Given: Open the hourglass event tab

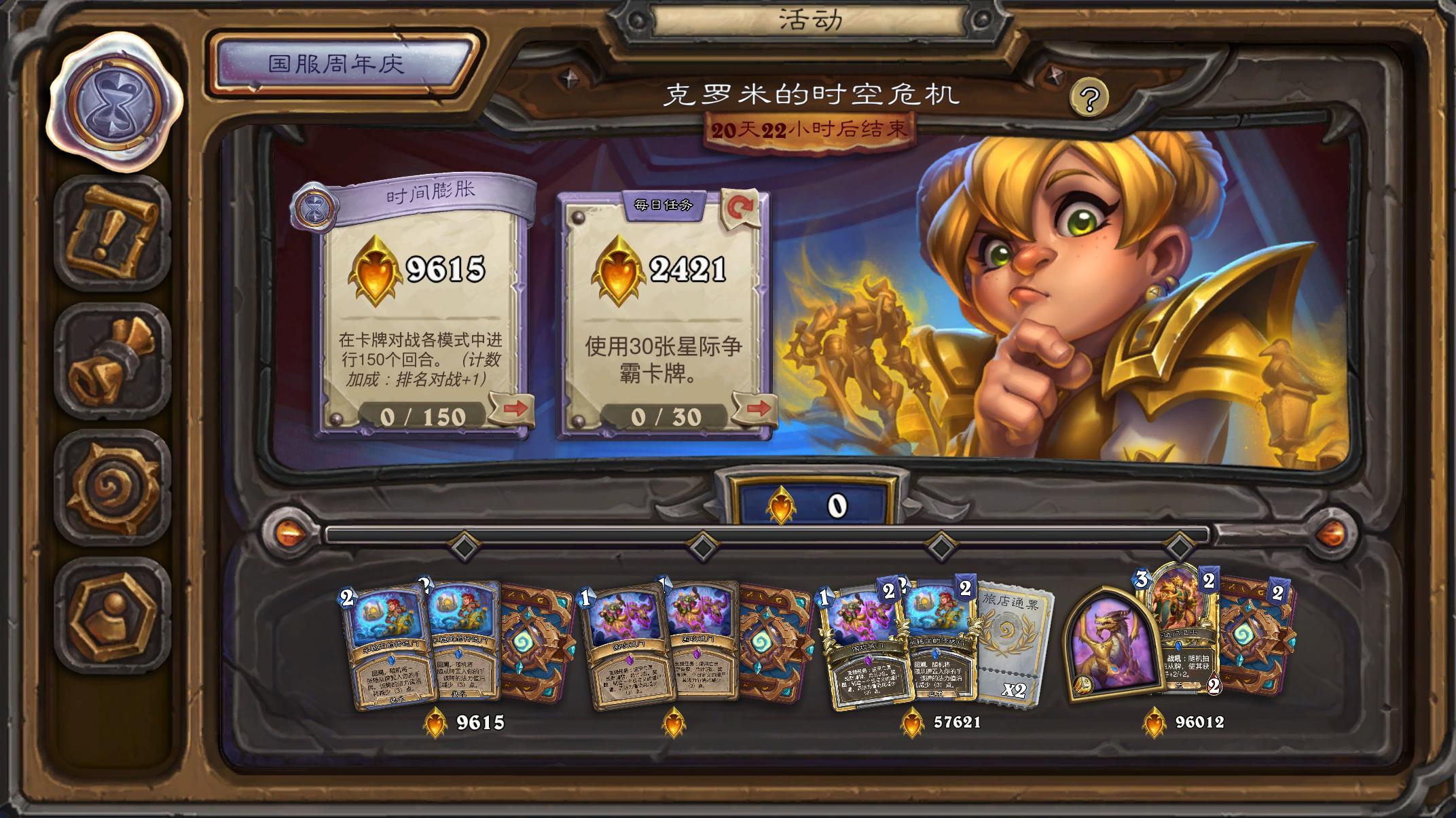Looking at the screenshot, I should (x=116, y=103).
